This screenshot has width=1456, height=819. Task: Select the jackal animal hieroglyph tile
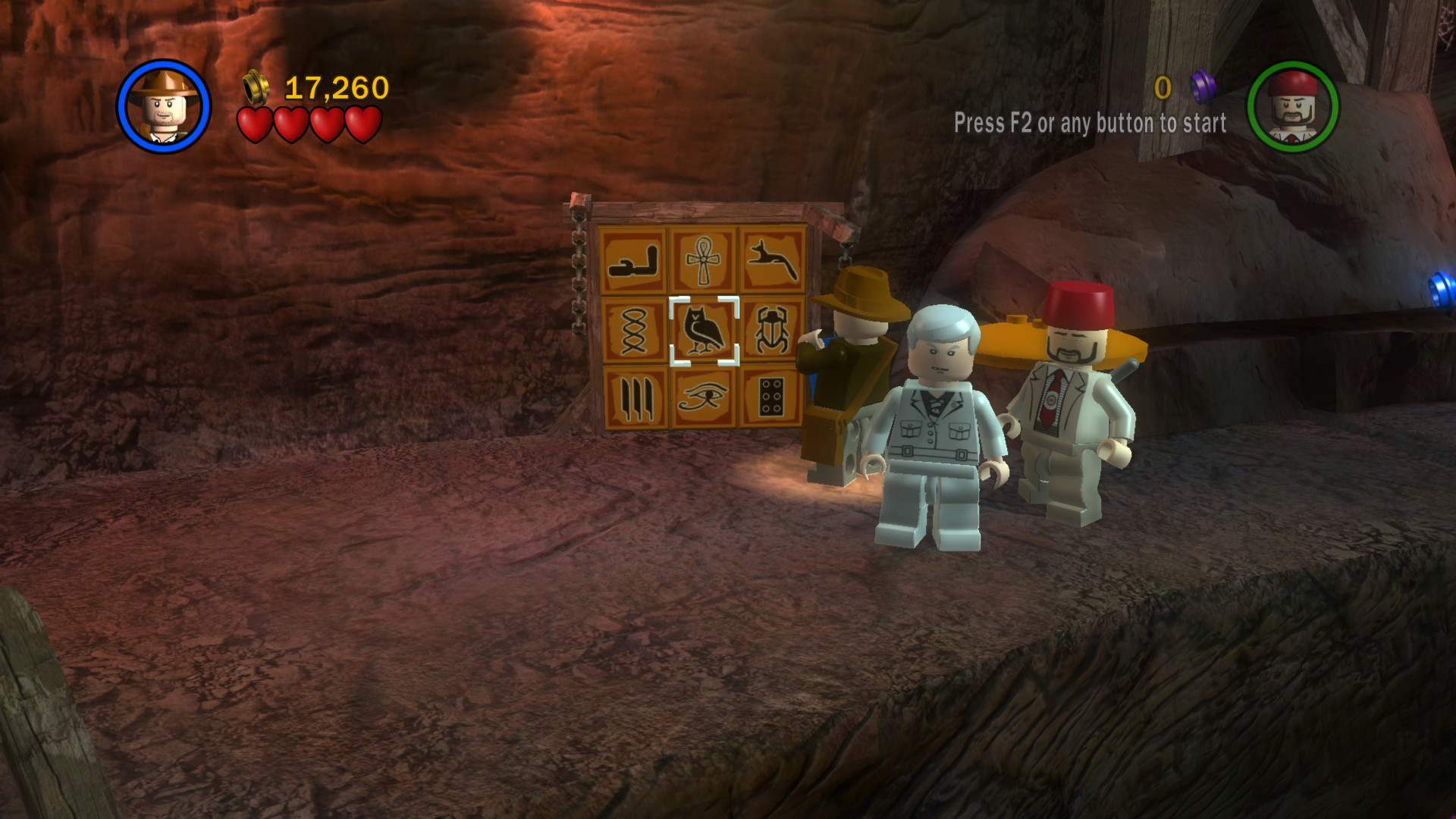[772, 260]
